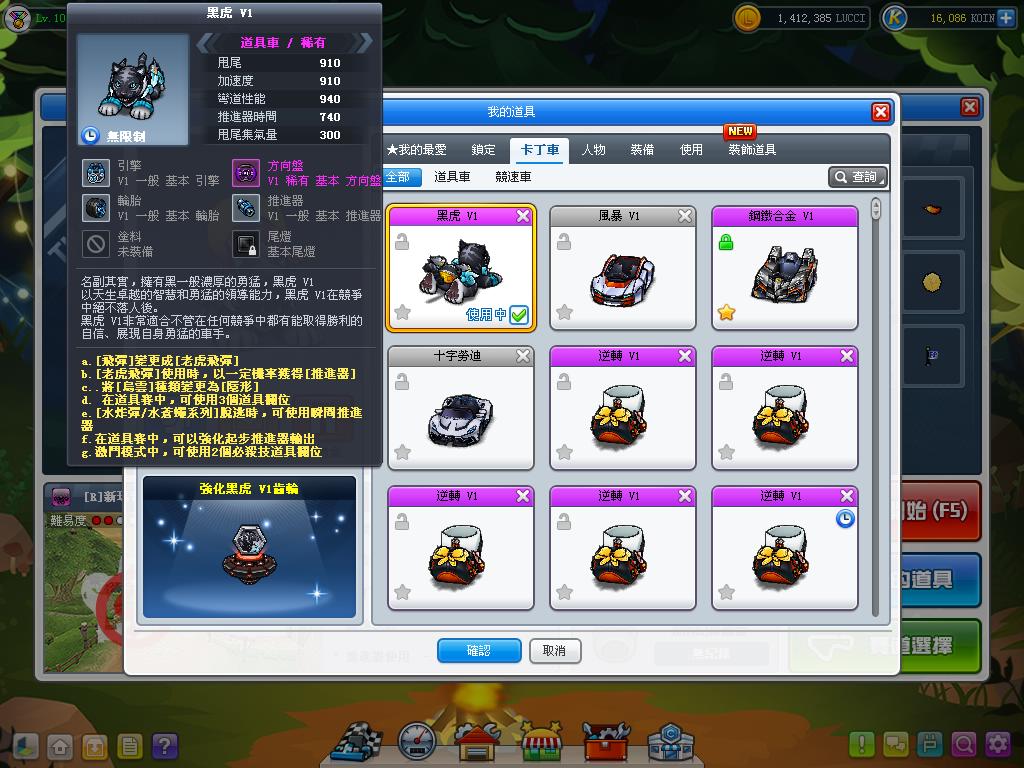Image resolution: width=1024 pixels, height=768 pixels.
Task: Switch to the 人物 character tab
Action: click(593, 150)
